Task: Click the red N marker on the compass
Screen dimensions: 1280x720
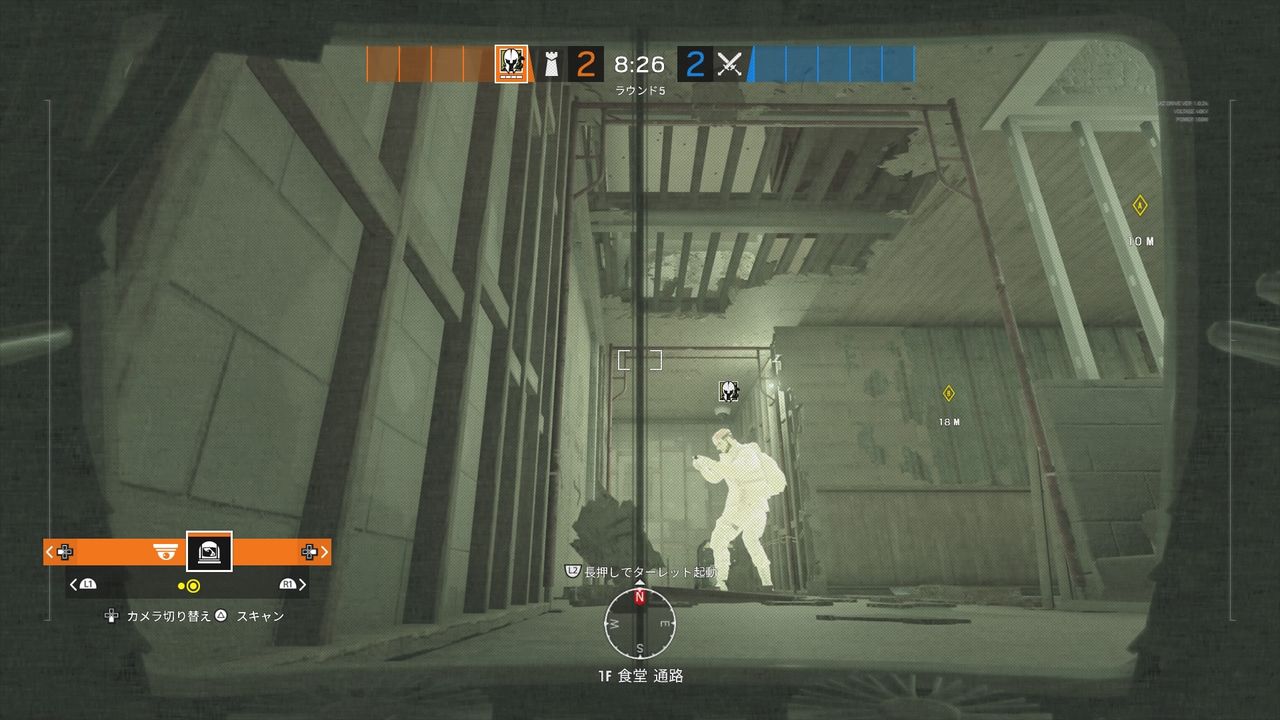Action: point(639,599)
